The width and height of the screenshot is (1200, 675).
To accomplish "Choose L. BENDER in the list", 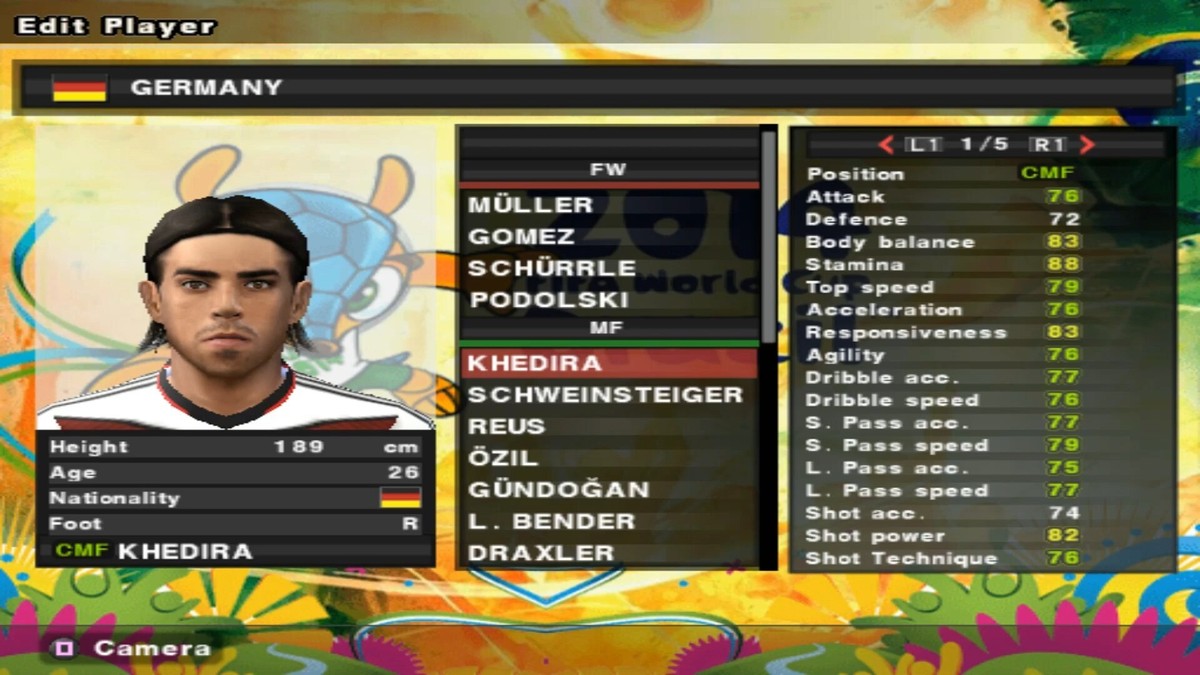I will click(552, 522).
